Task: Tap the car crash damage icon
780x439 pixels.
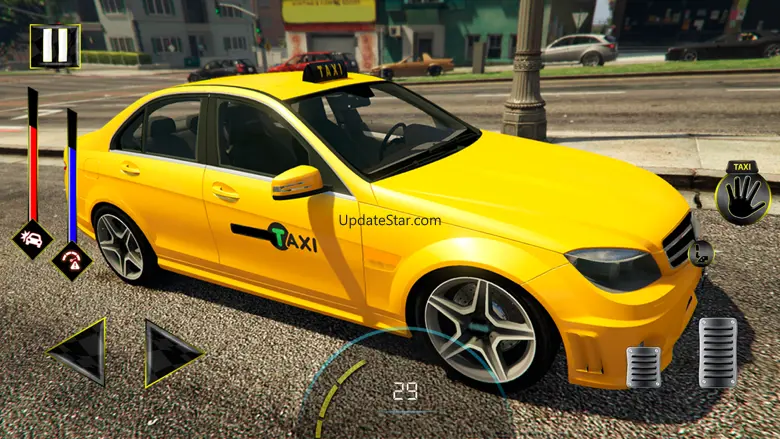Action: pos(32,239)
